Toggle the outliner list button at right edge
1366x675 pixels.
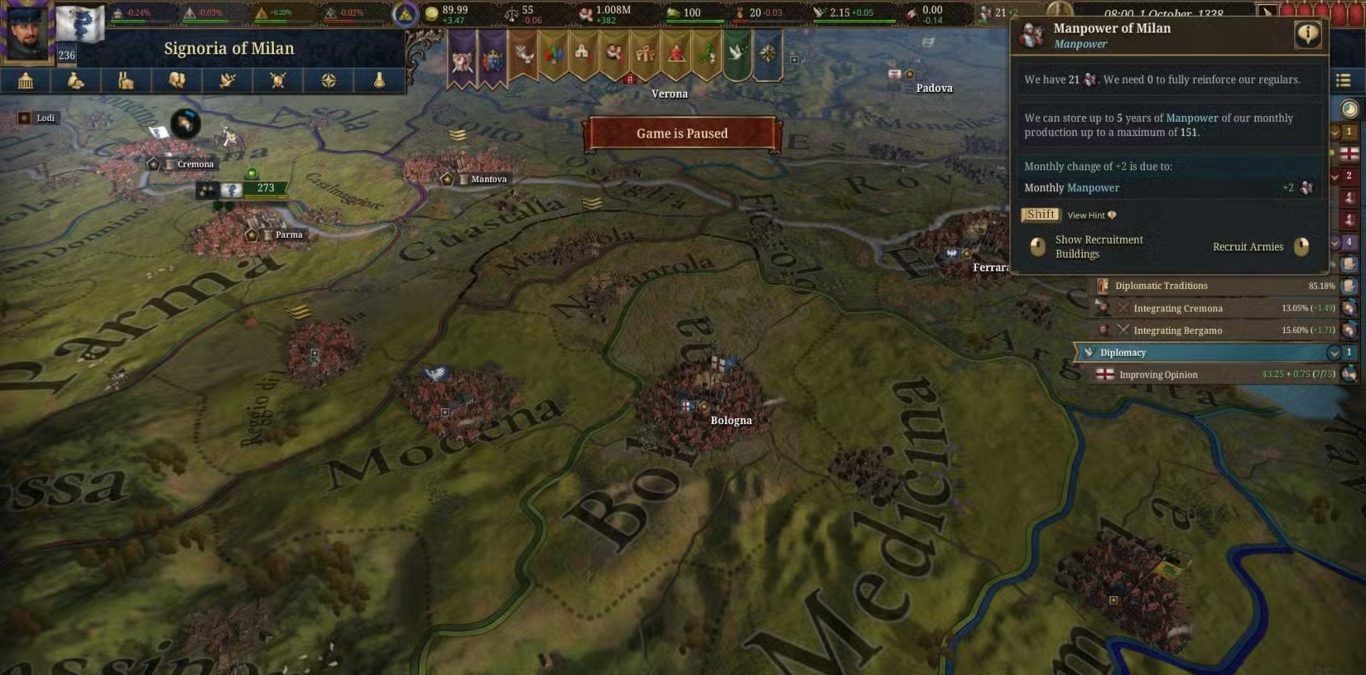tap(1343, 81)
